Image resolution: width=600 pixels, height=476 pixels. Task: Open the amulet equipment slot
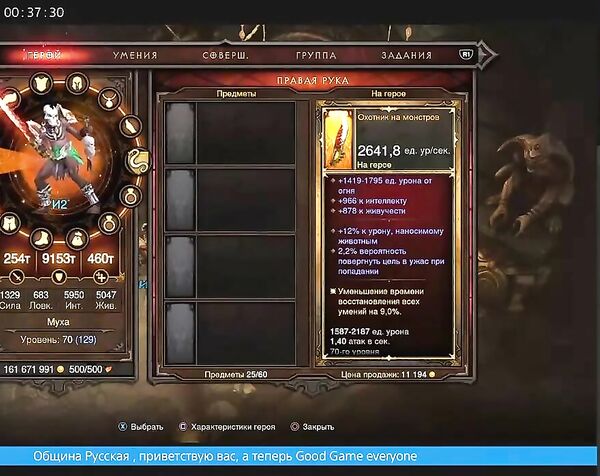(106, 98)
